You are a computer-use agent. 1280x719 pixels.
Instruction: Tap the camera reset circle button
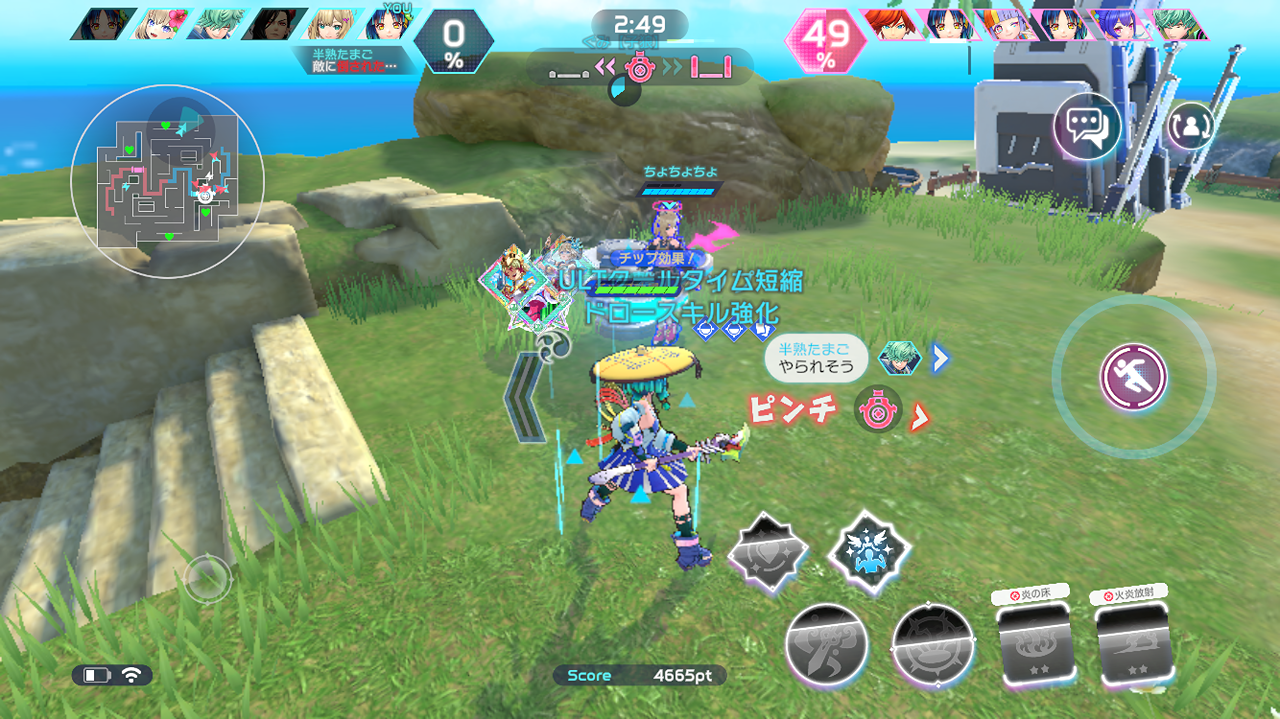(x=207, y=577)
